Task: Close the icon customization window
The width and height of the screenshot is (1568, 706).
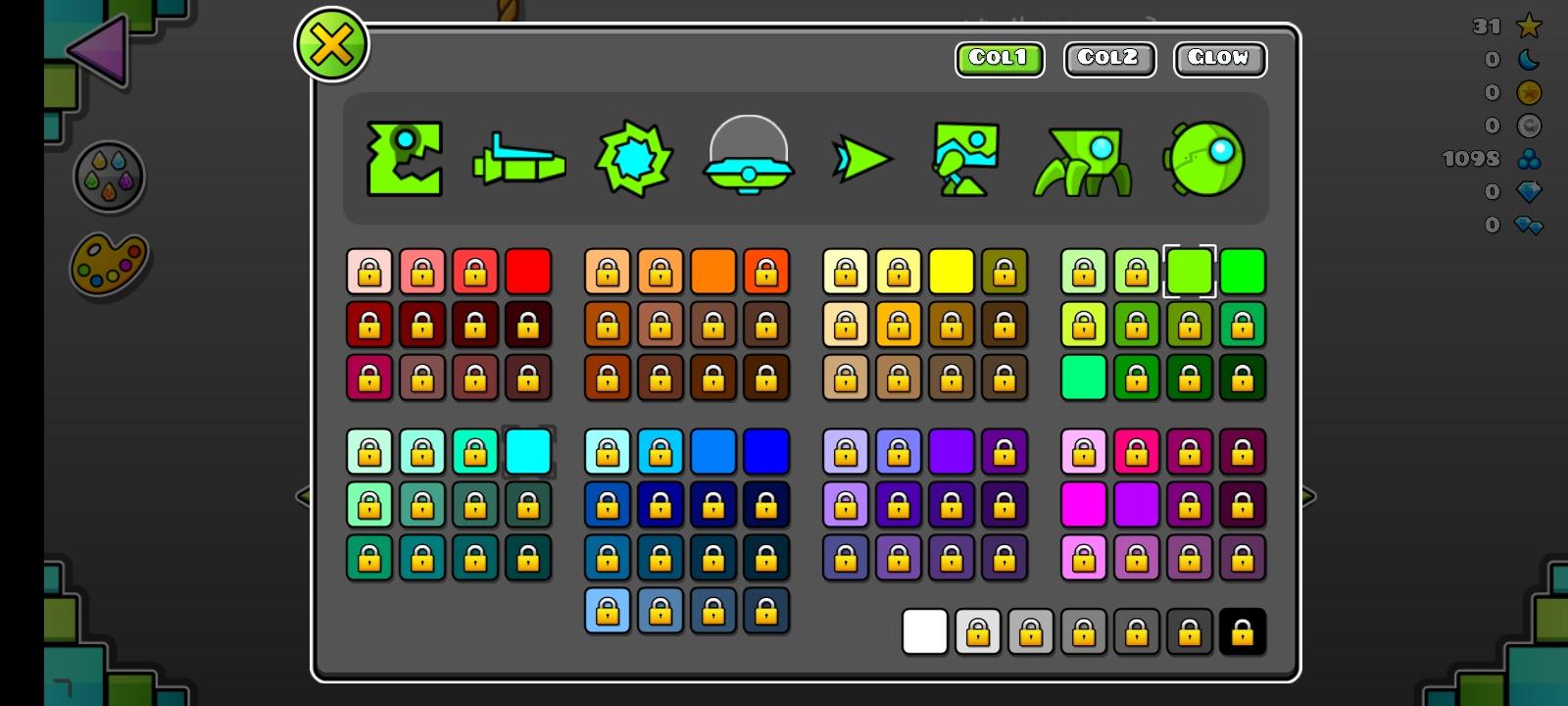Action: [x=332, y=42]
